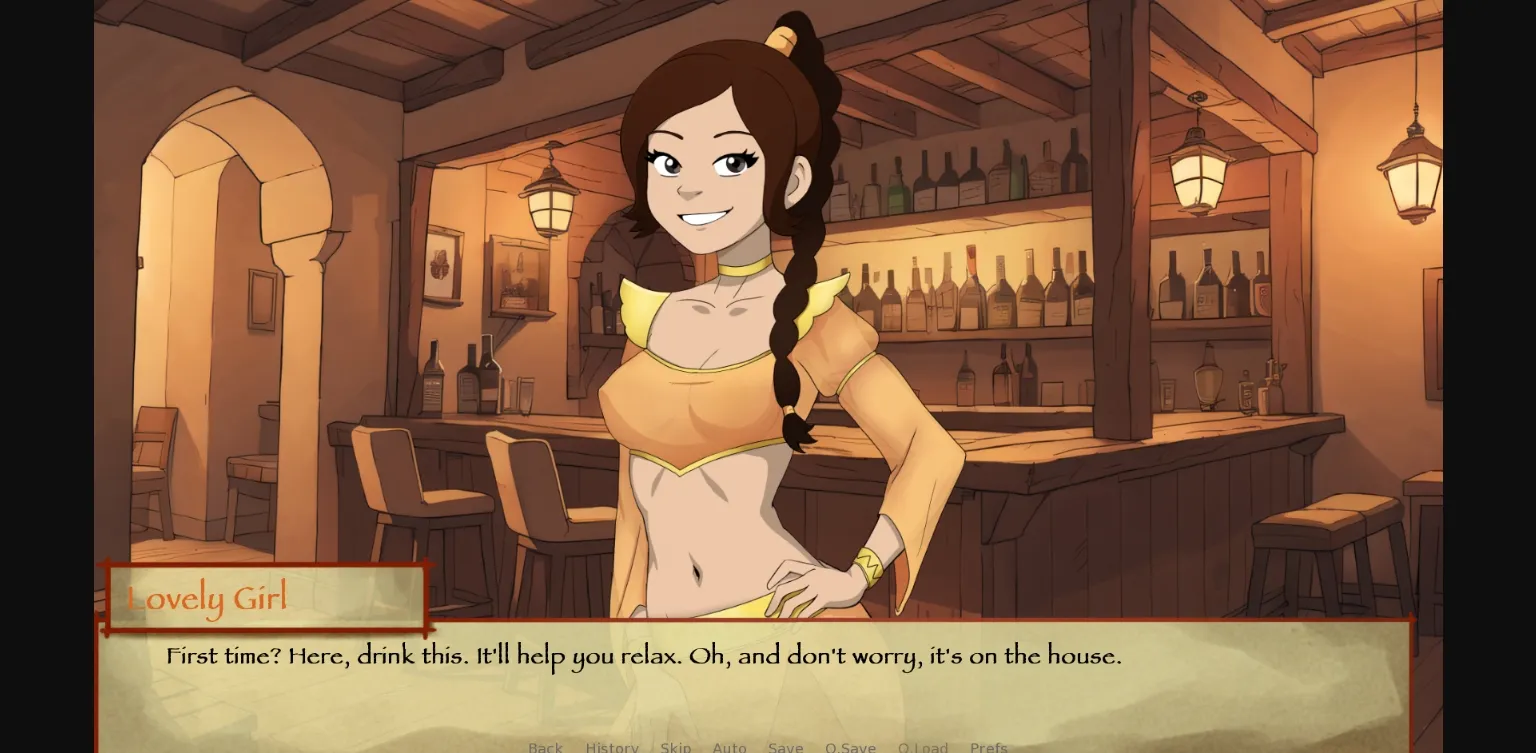The width and height of the screenshot is (1536, 753).
Task: Open the dialogue History log
Action: [x=611, y=747]
